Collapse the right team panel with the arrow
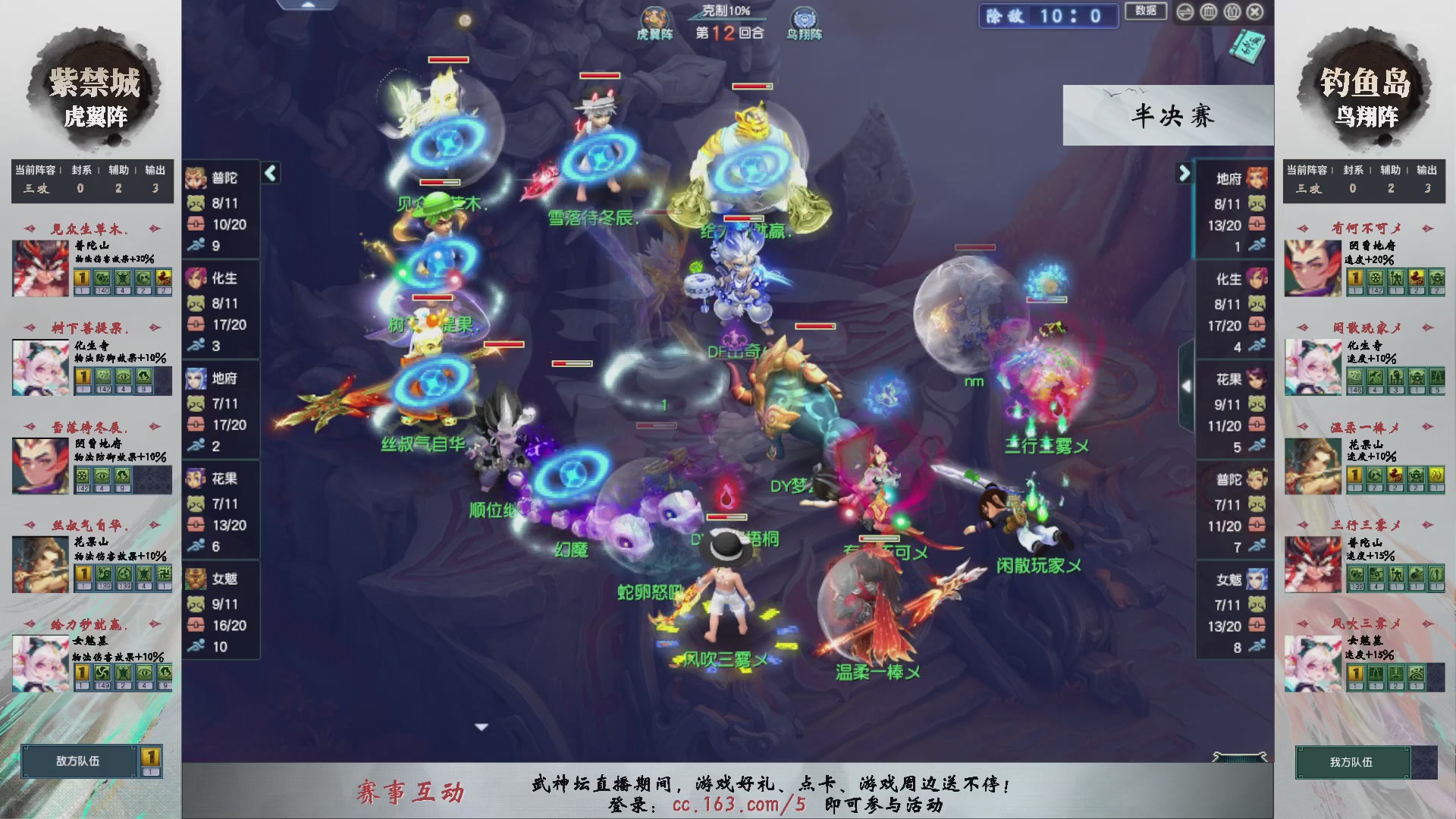This screenshot has width=1456, height=819. 1185,173
